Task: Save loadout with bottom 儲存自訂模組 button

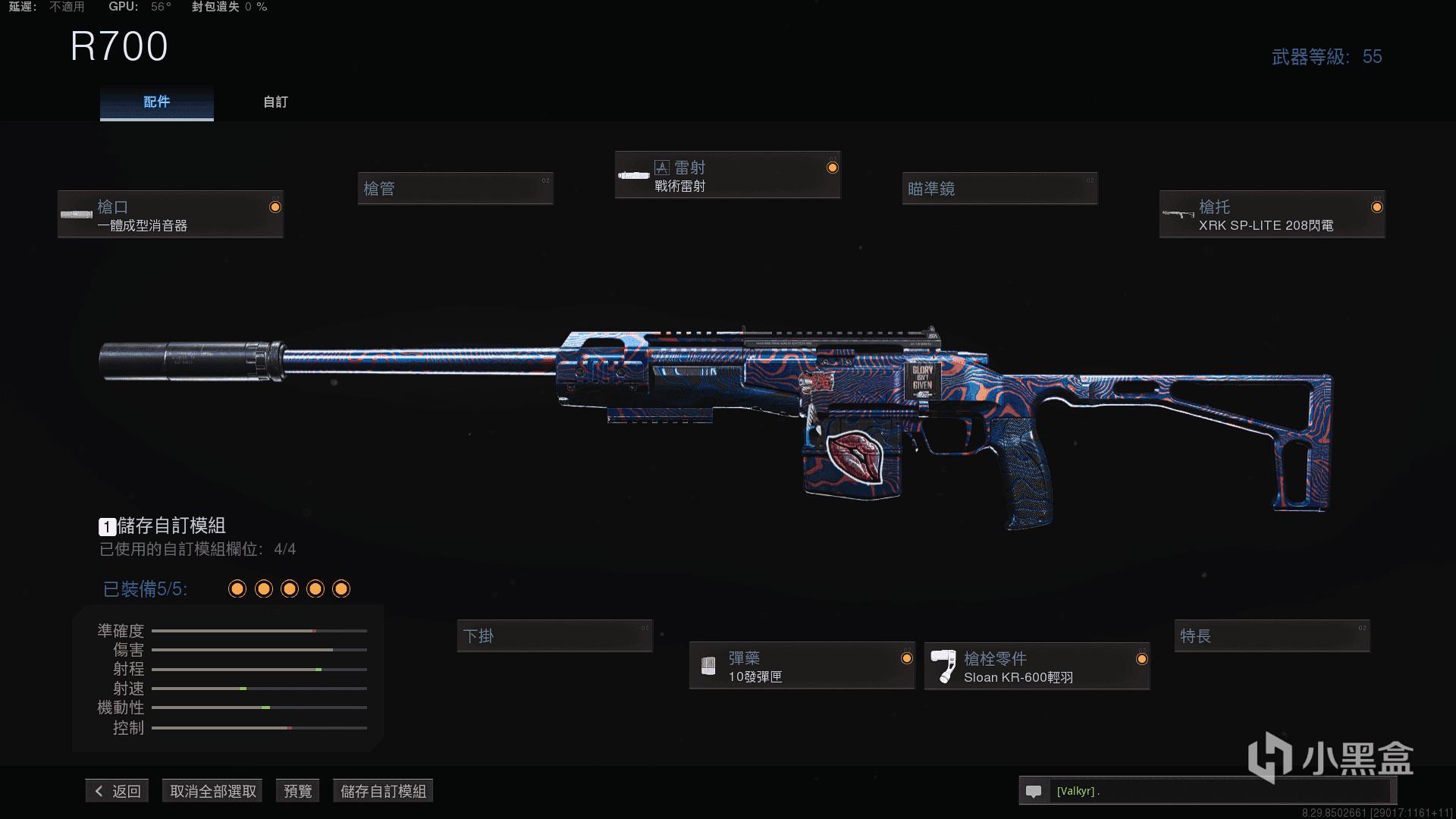Action: point(383,791)
